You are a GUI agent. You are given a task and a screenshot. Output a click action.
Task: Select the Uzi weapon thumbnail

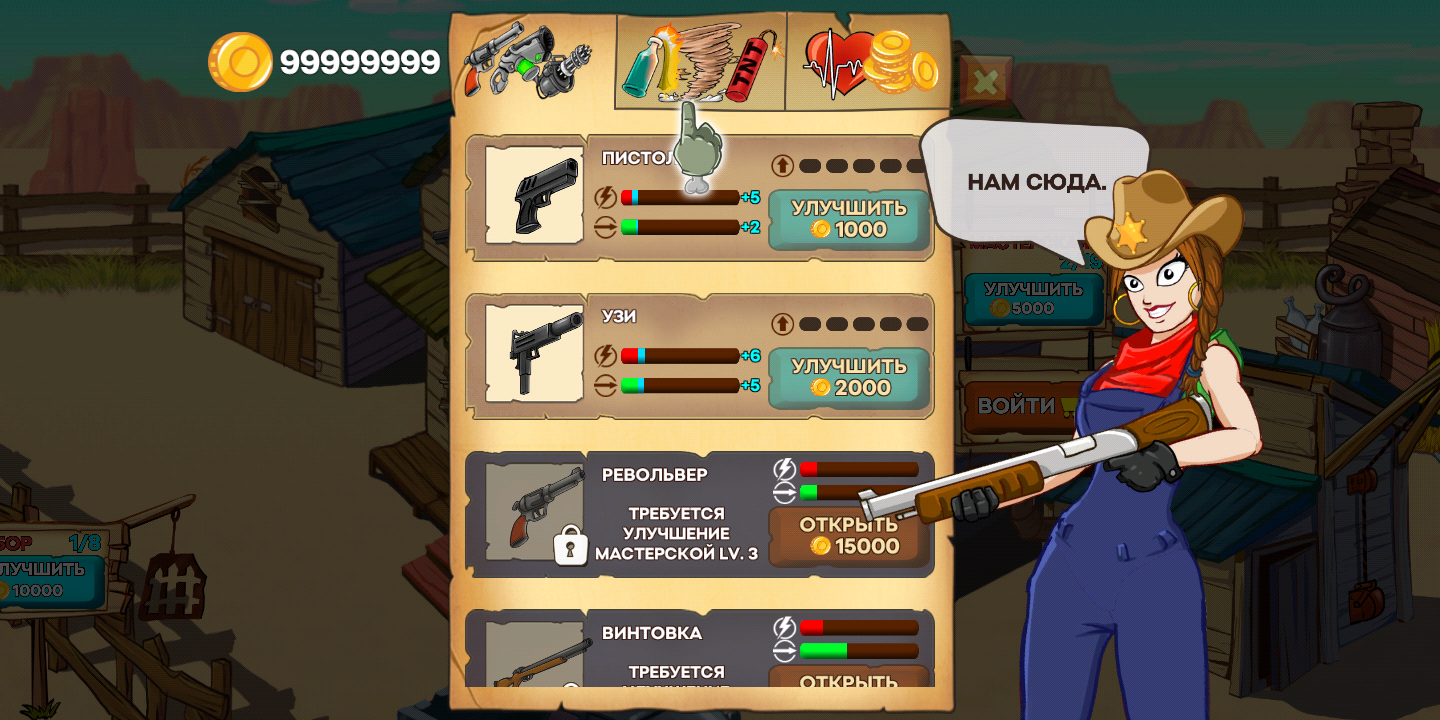pyautogui.click(x=534, y=353)
